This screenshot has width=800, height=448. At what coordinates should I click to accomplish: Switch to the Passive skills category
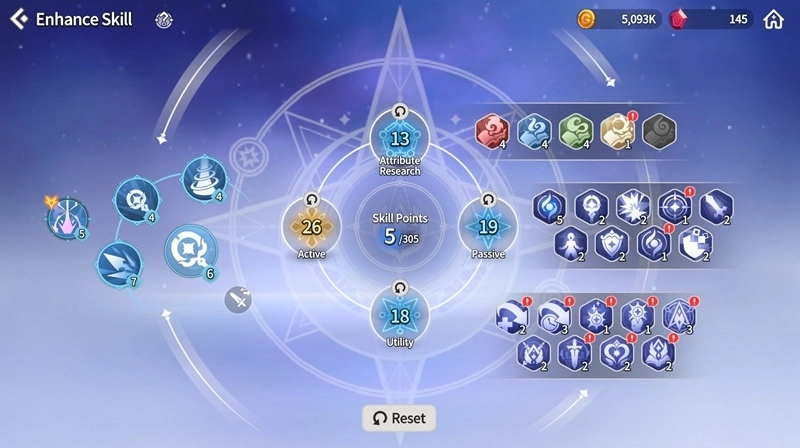coord(488,227)
